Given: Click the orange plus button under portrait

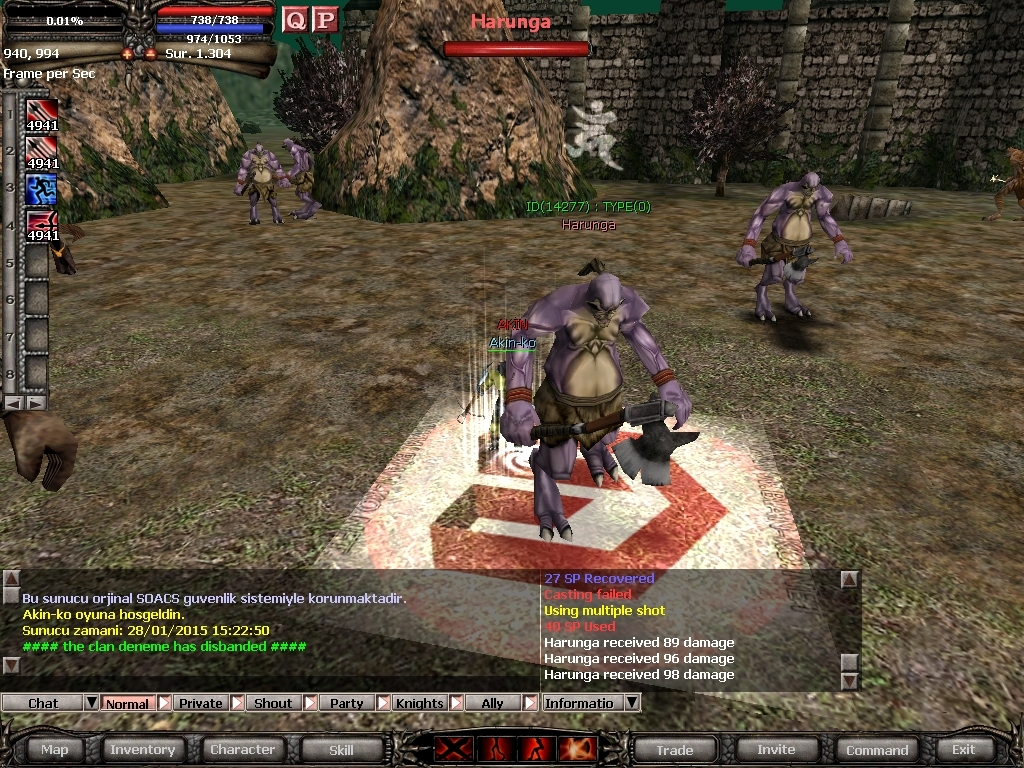Looking at the screenshot, I should coord(127,53).
